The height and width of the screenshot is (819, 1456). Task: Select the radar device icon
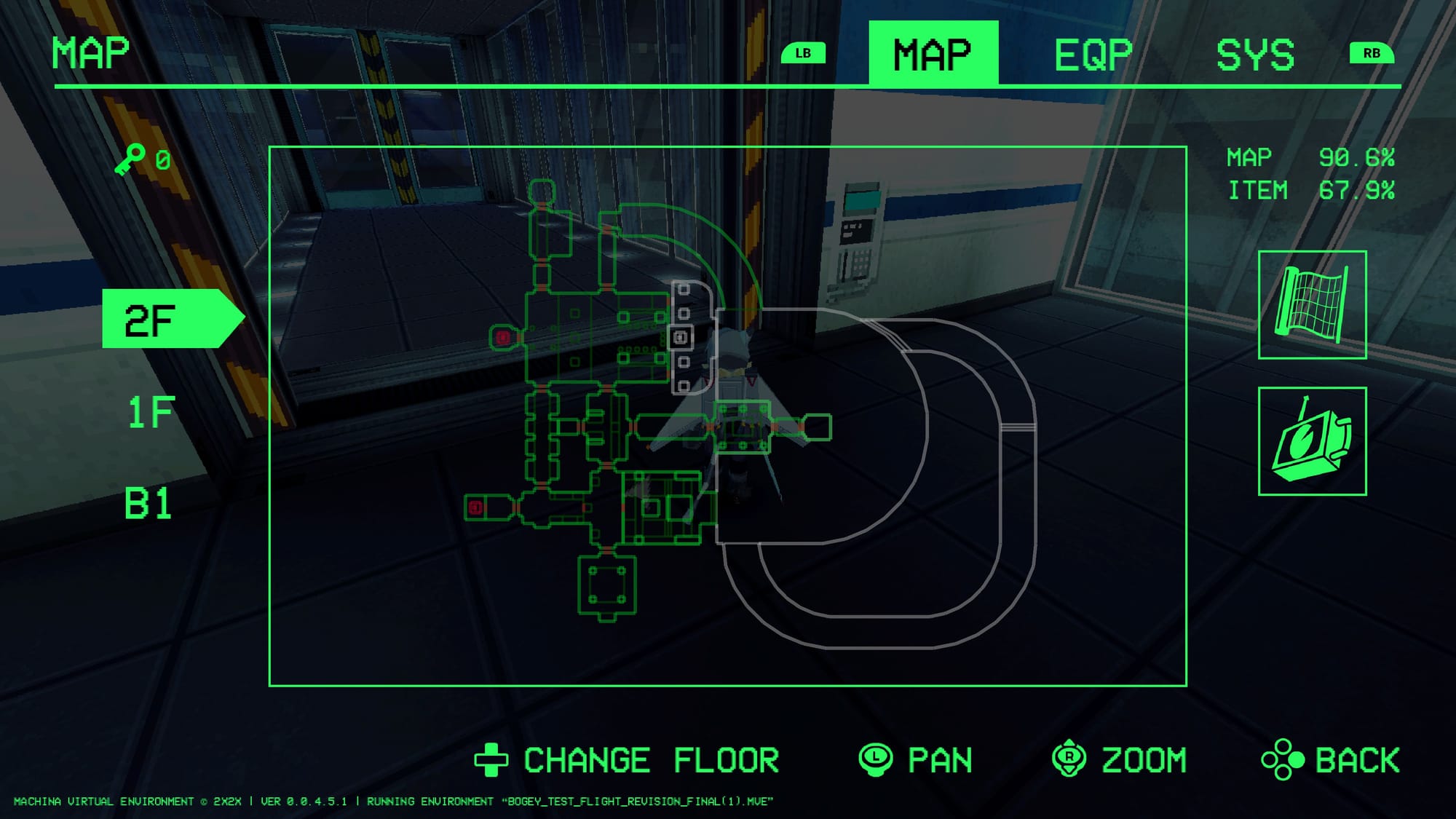click(1312, 441)
